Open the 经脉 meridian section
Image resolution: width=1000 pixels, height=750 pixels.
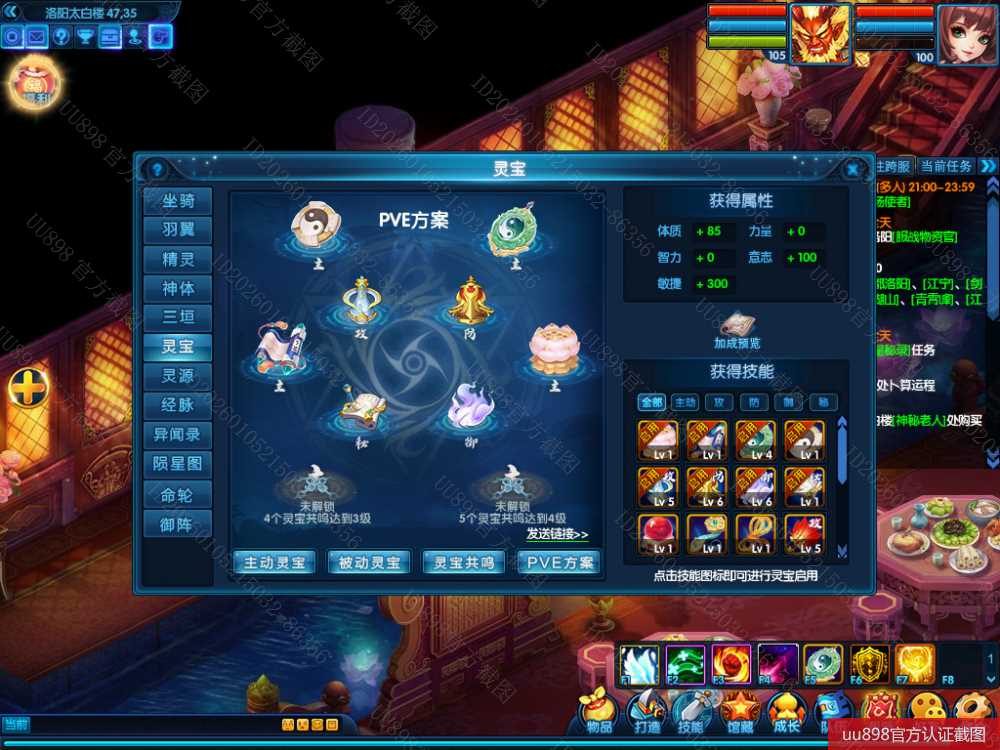(x=178, y=405)
